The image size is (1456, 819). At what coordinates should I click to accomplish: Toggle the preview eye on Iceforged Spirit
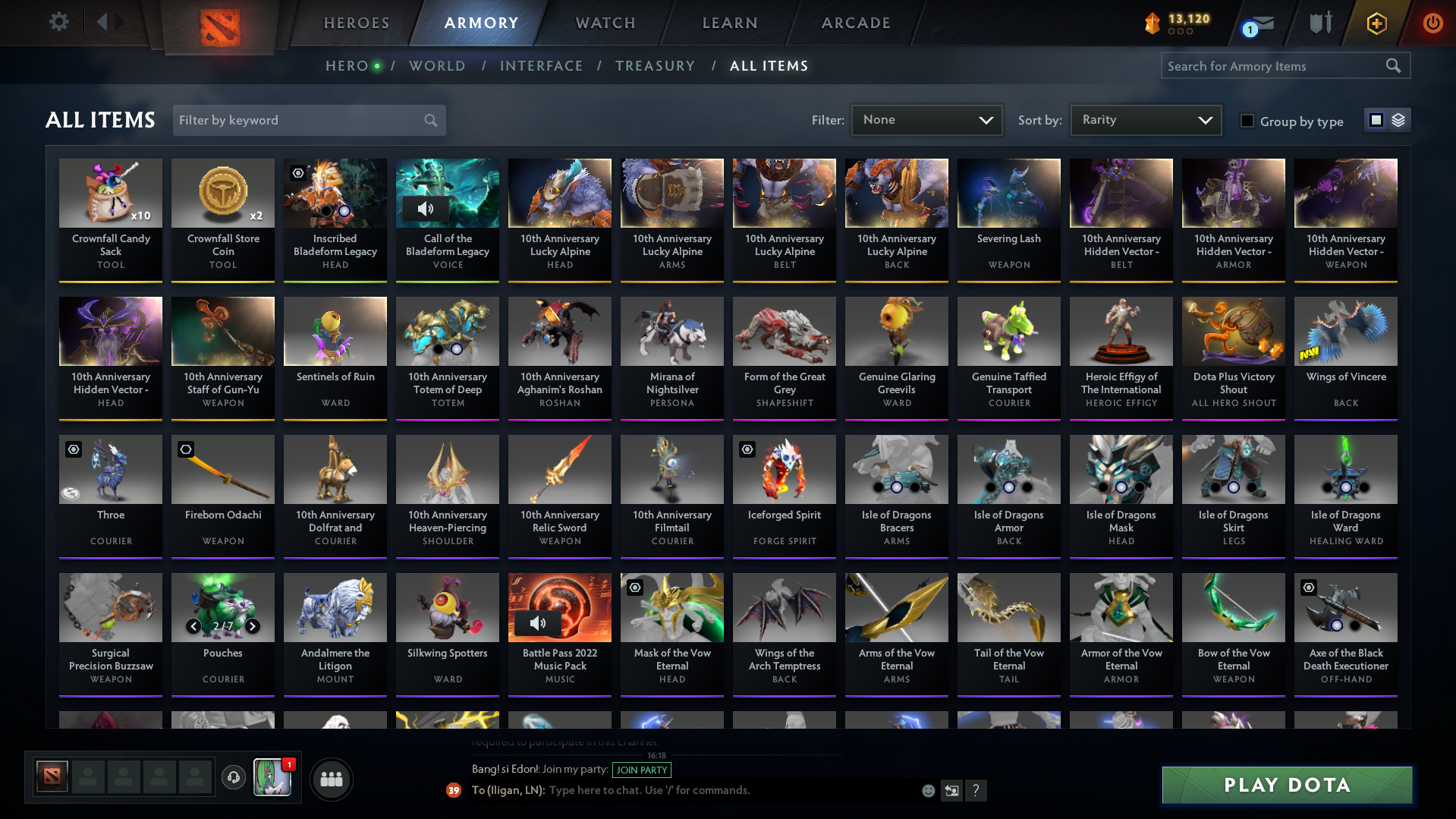click(x=746, y=449)
